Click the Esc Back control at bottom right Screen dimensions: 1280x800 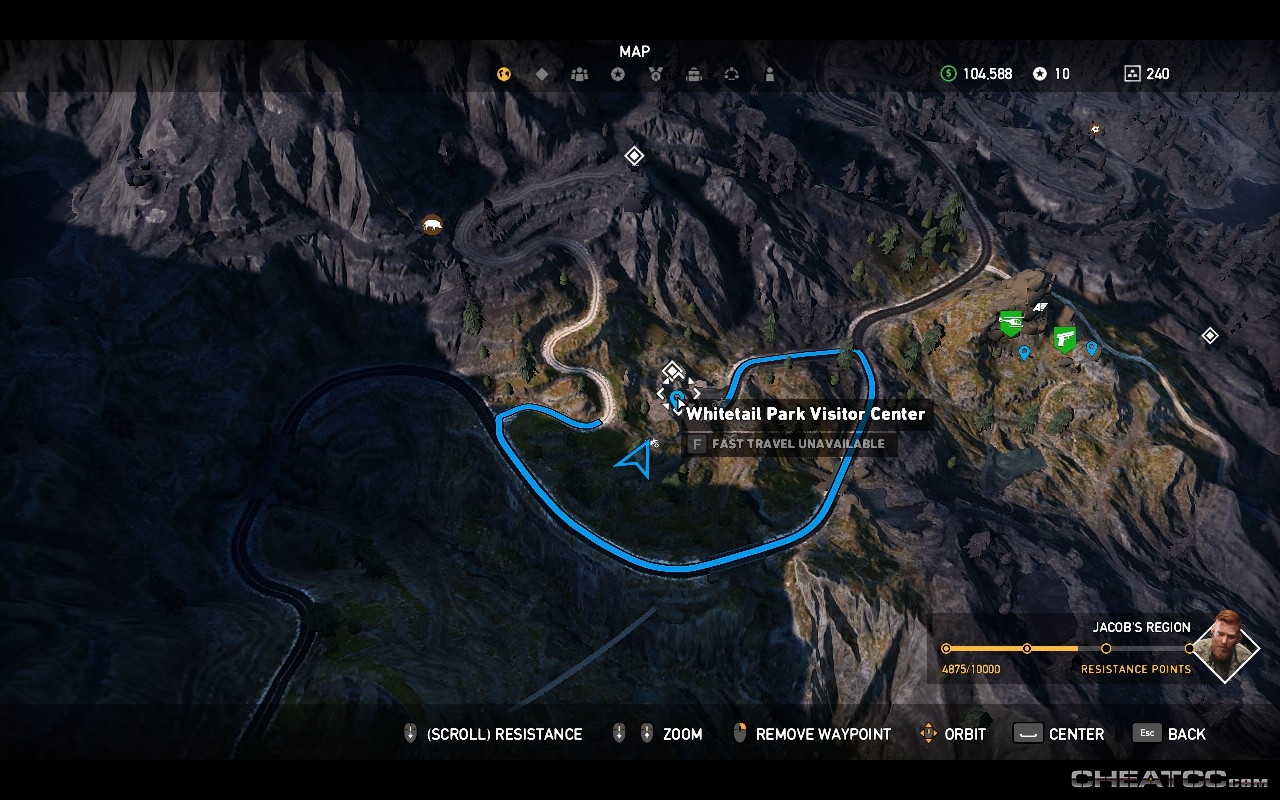coord(1169,733)
